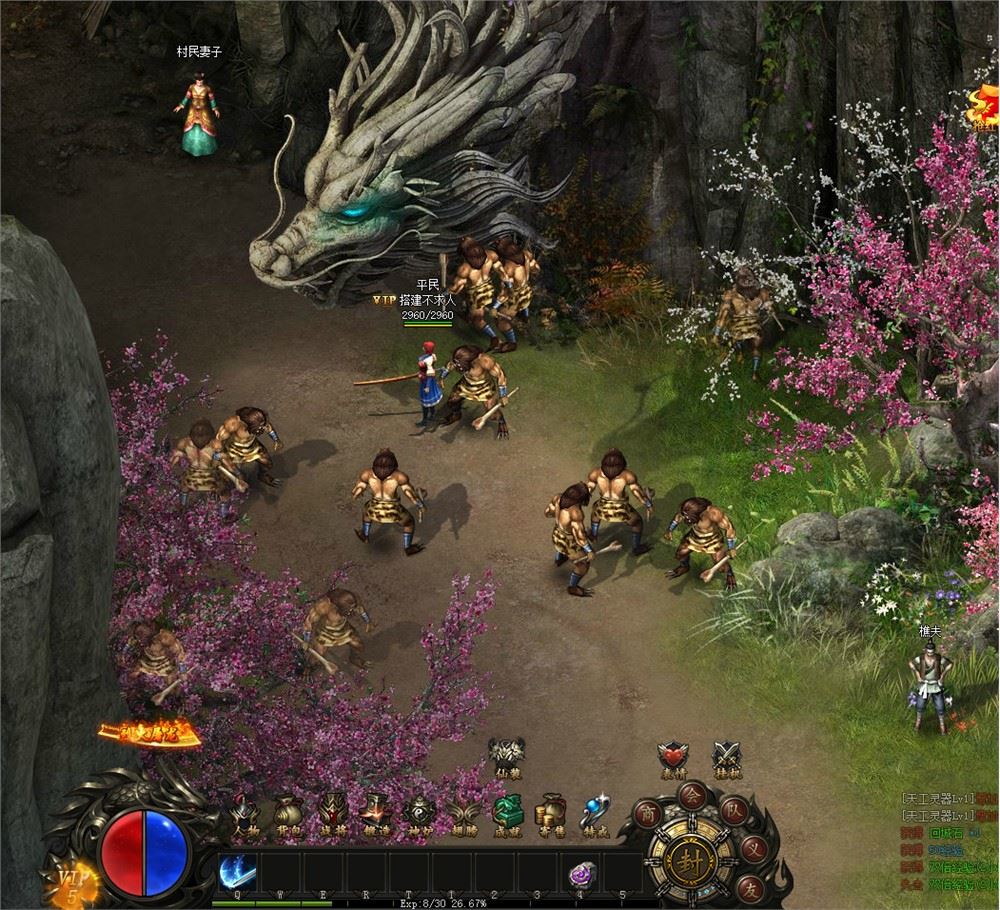
Task: Use the purple ring item in slot 4
Action: tap(581, 874)
